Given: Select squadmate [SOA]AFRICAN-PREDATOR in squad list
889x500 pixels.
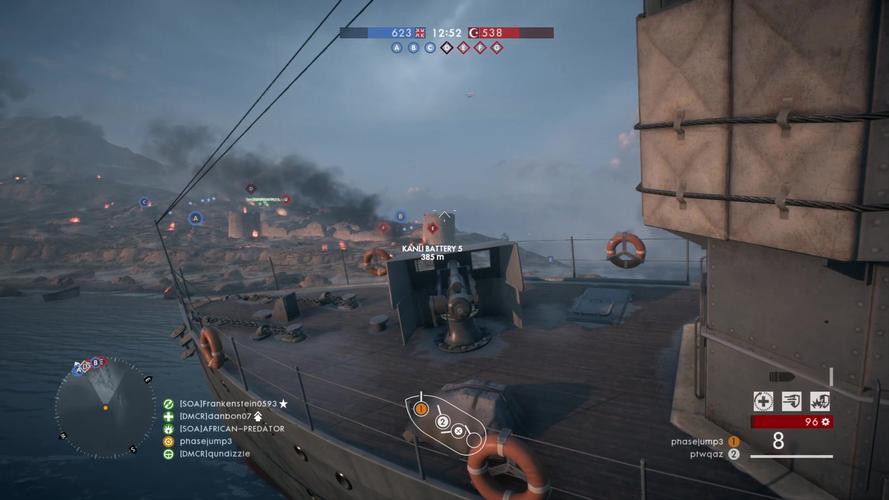Looking at the screenshot, I should pyautogui.click(x=231, y=428).
